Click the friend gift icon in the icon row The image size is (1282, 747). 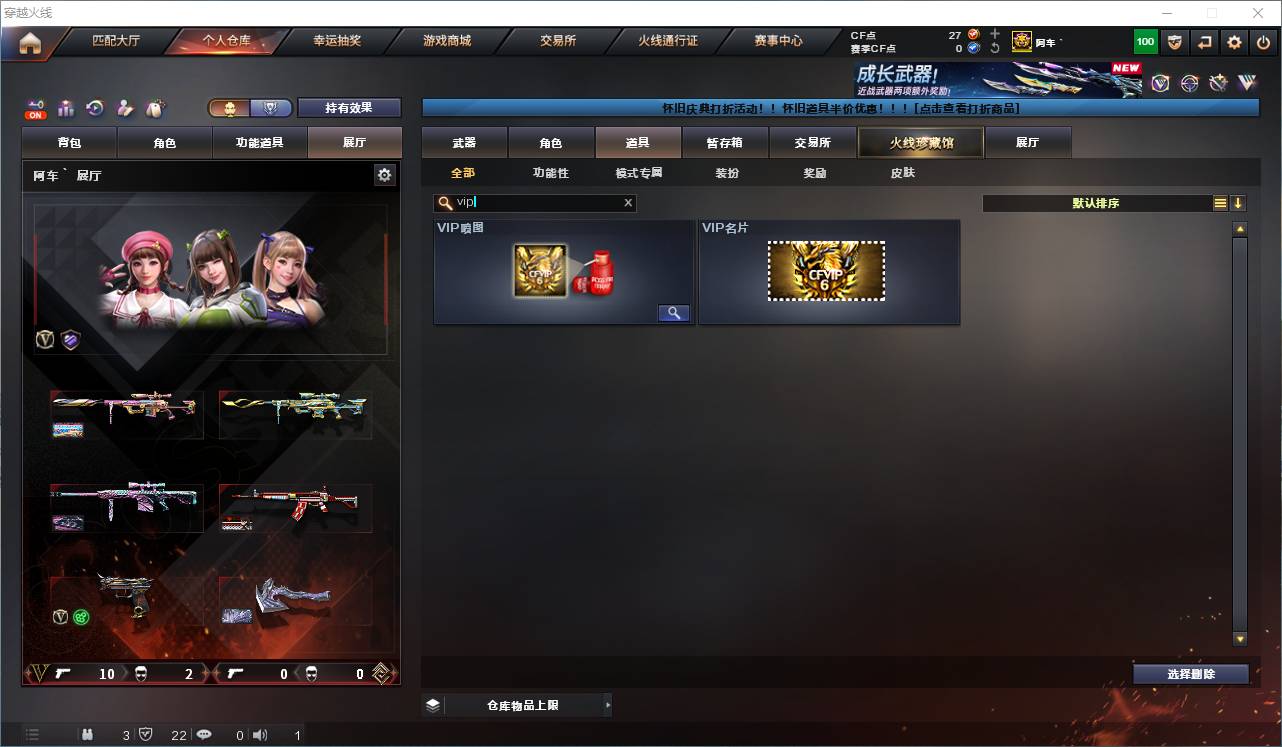coord(125,106)
